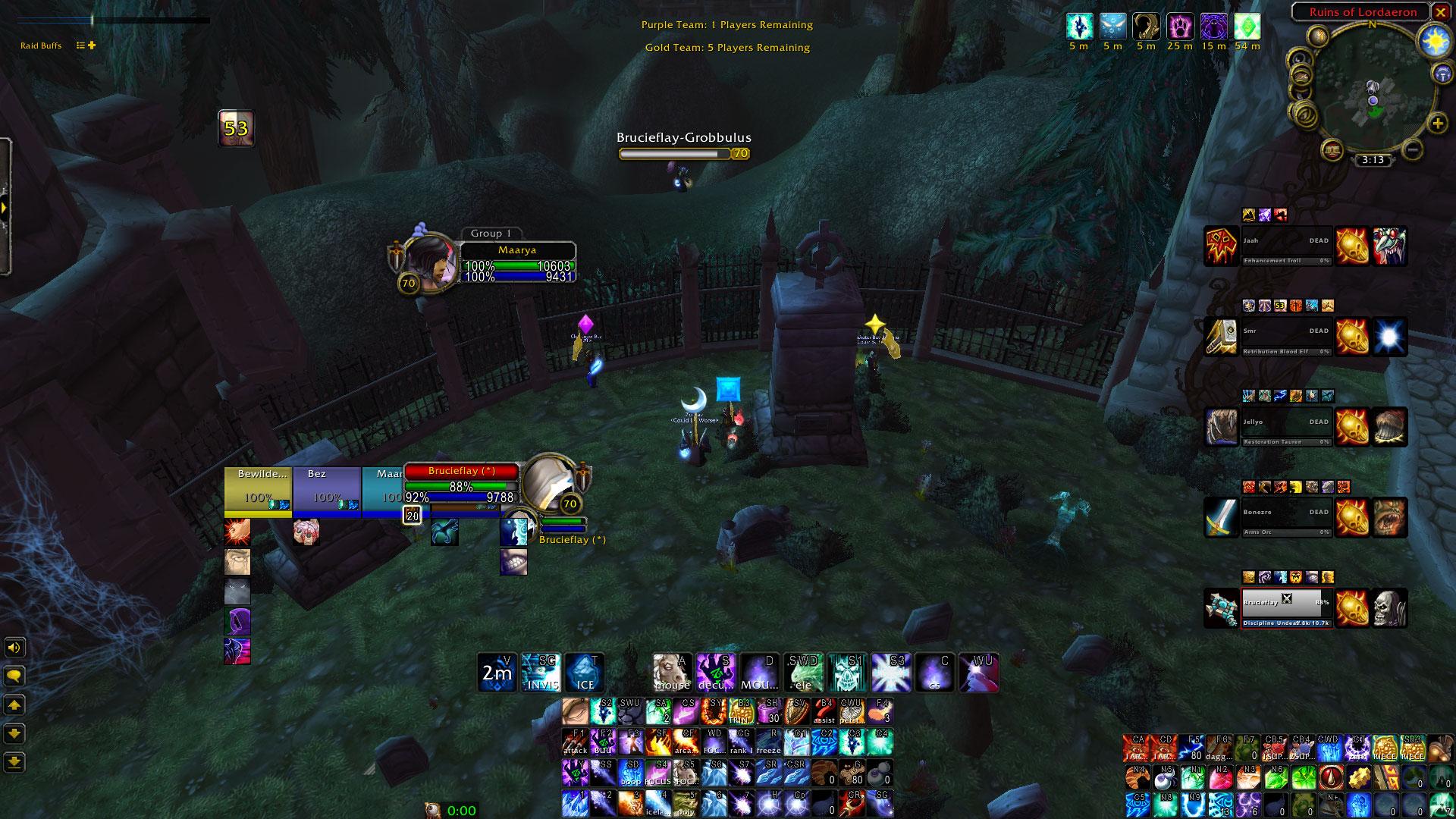Zoom in on the minimap
Image resolution: width=1456 pixels, height=819 pixels.
(1437, 123)
